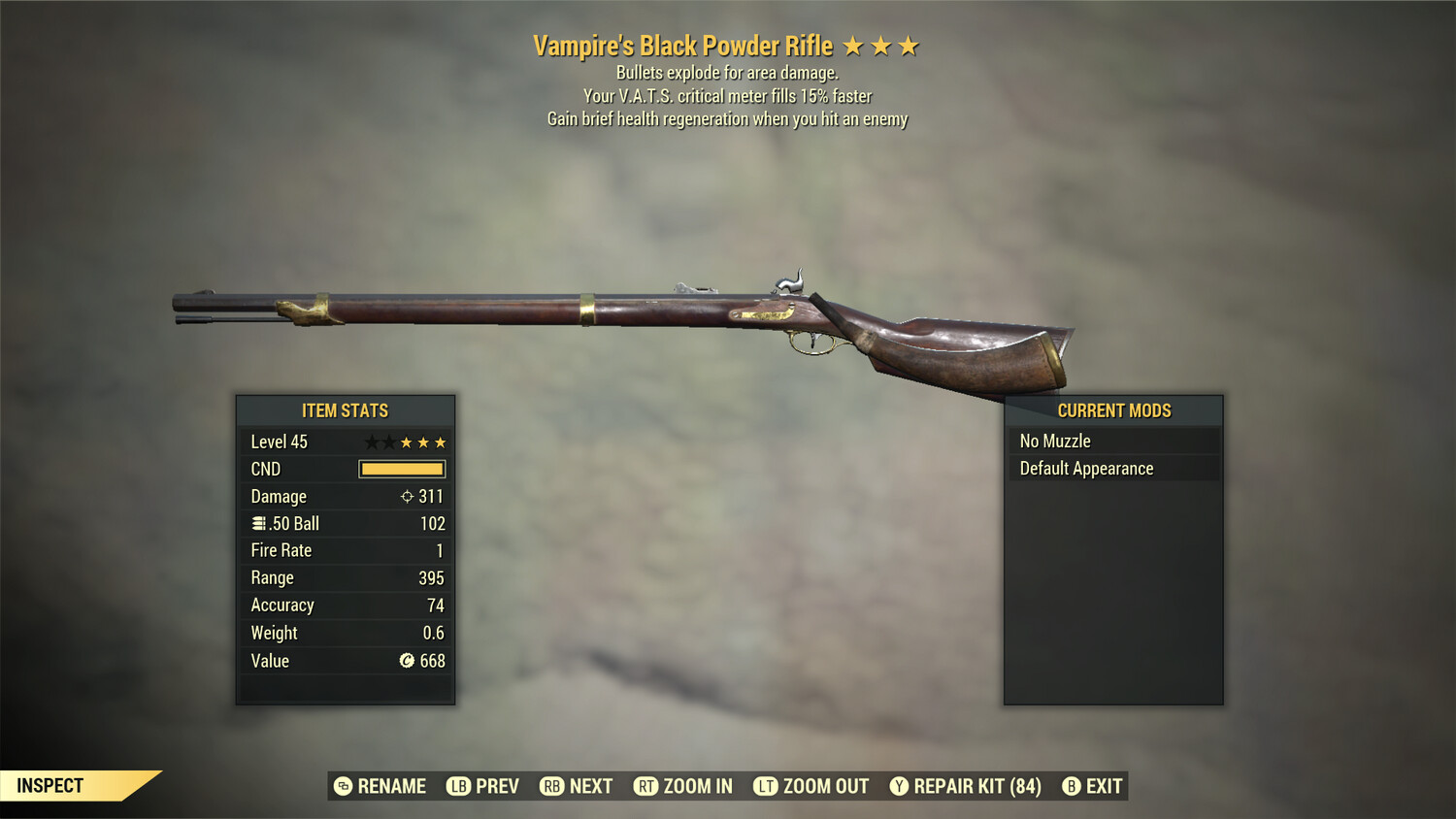Click the RB controller icon for NEXT

(551, 786)
